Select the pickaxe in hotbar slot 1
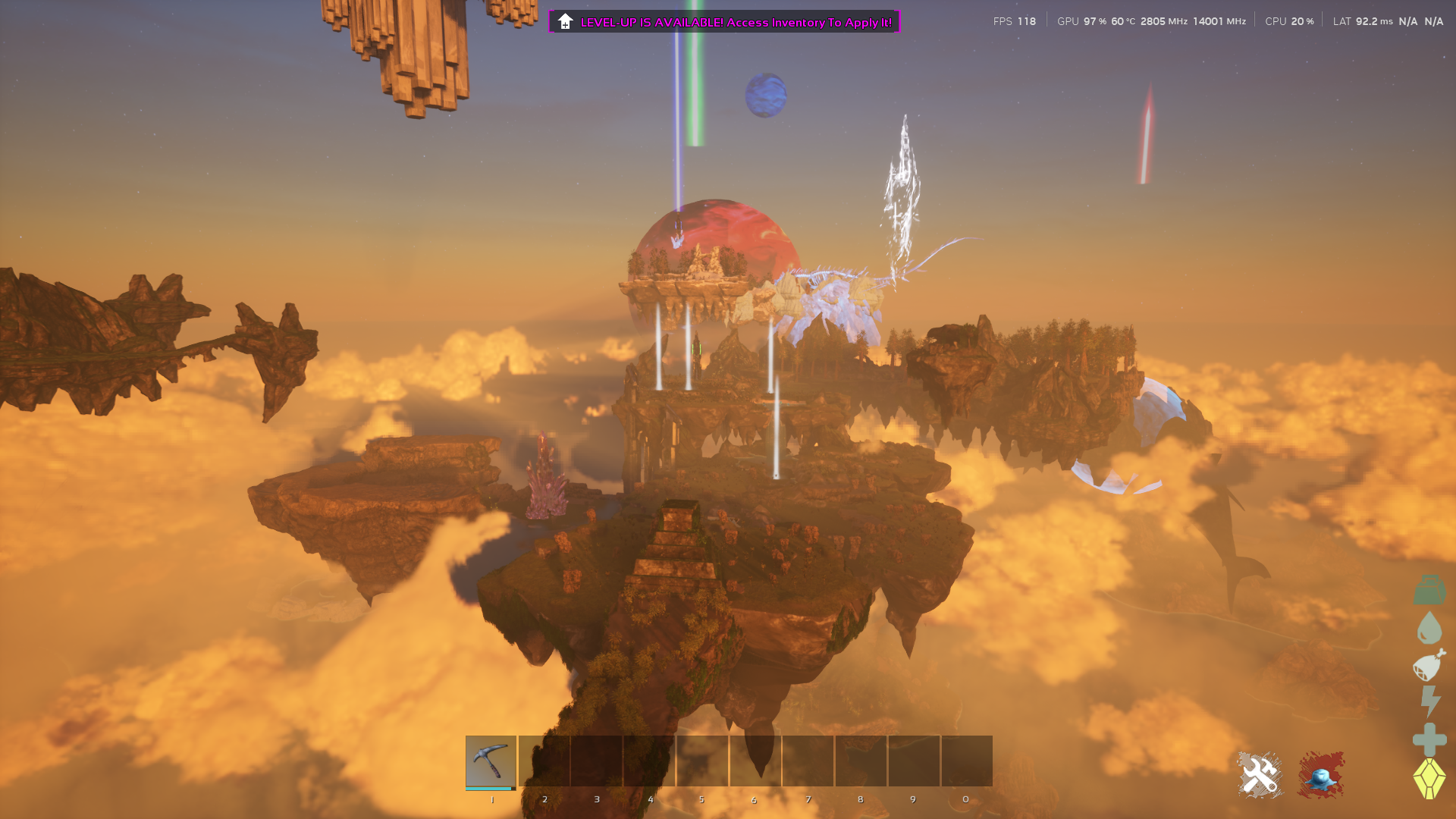This screenshot has height=819, width=1456. pyautogui.click(x=491, y=761)
